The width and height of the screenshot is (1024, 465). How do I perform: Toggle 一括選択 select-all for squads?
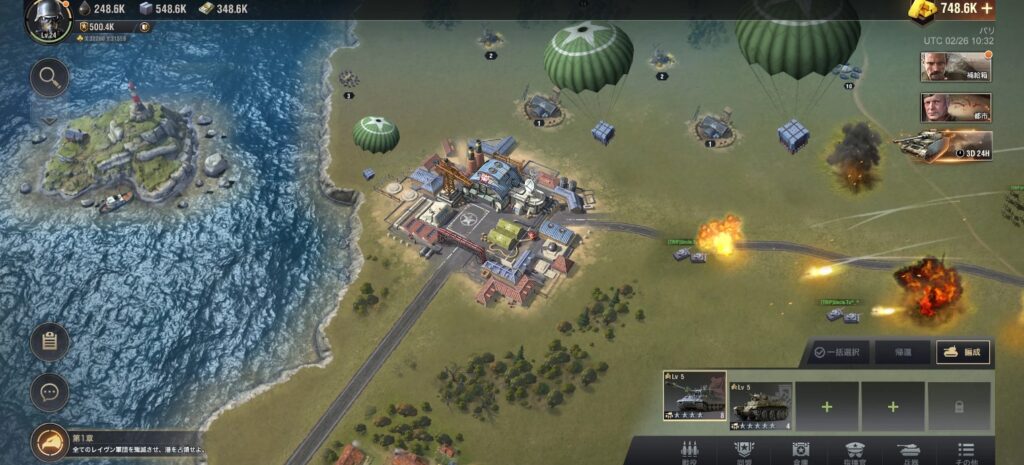839,352
